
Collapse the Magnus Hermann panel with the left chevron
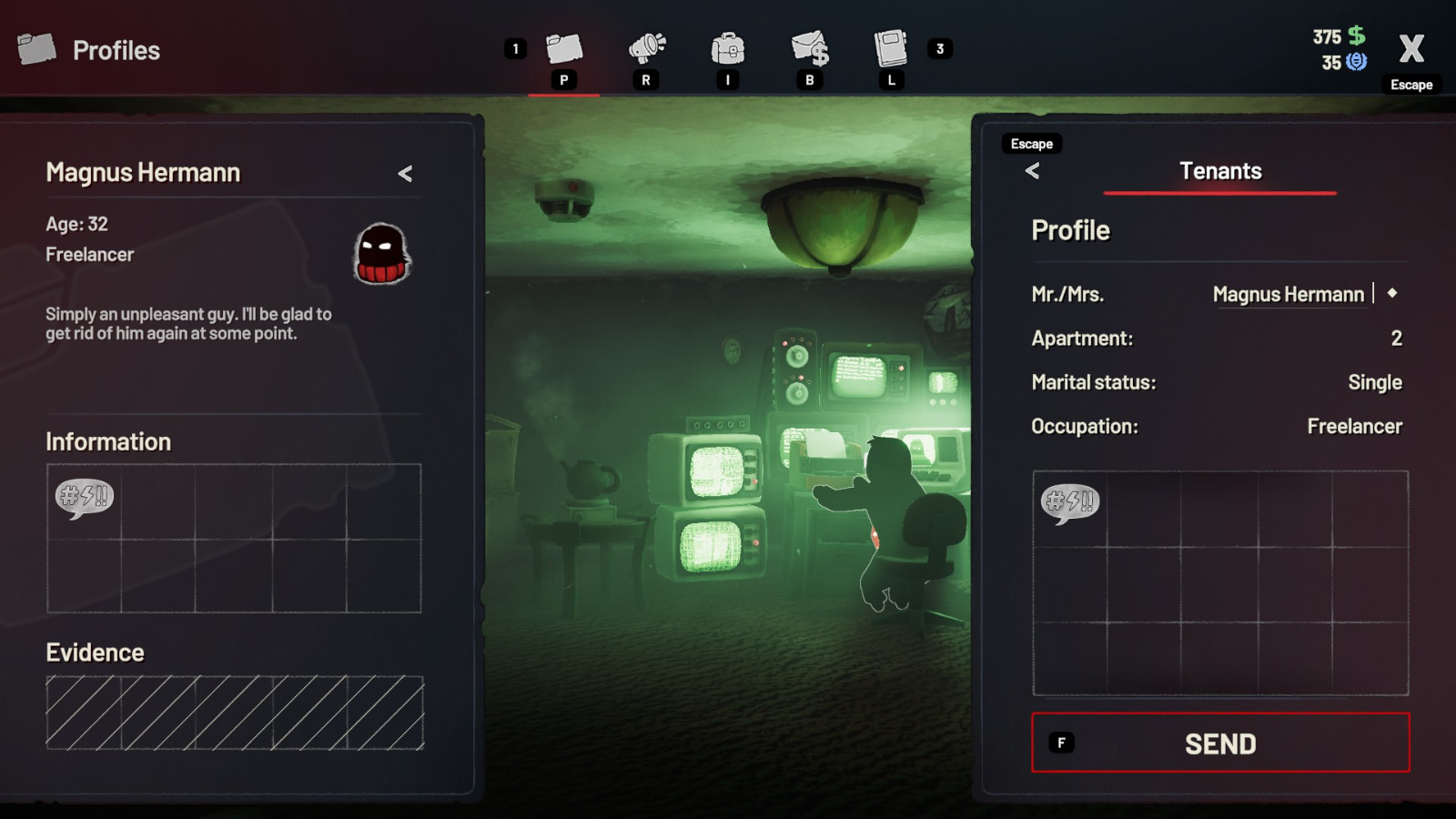coord(407,173)
